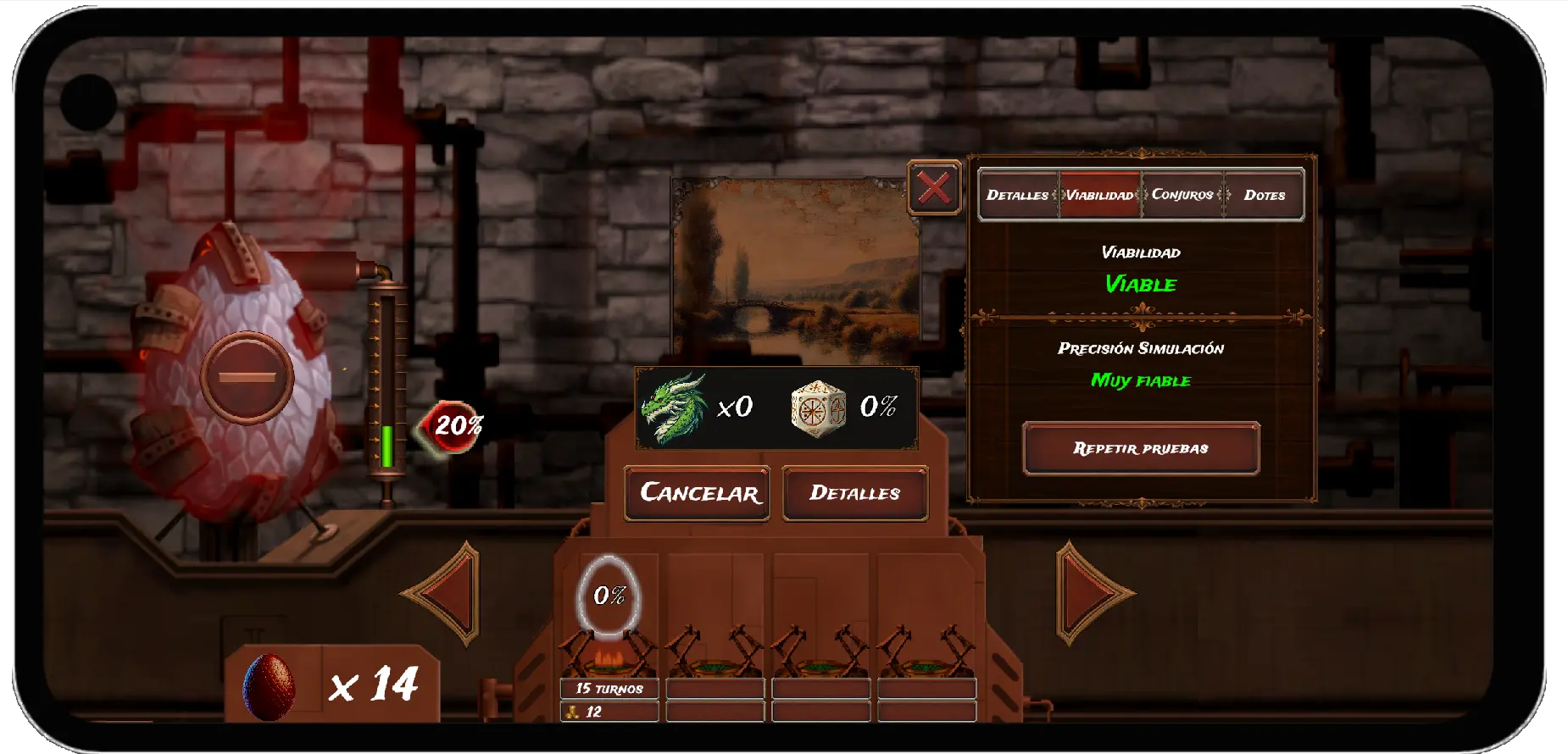Click the minus button on the egg
Image resolution: width=1568 pixels, height=754 pixels.
pyautogui.click(x=247, y=377)
